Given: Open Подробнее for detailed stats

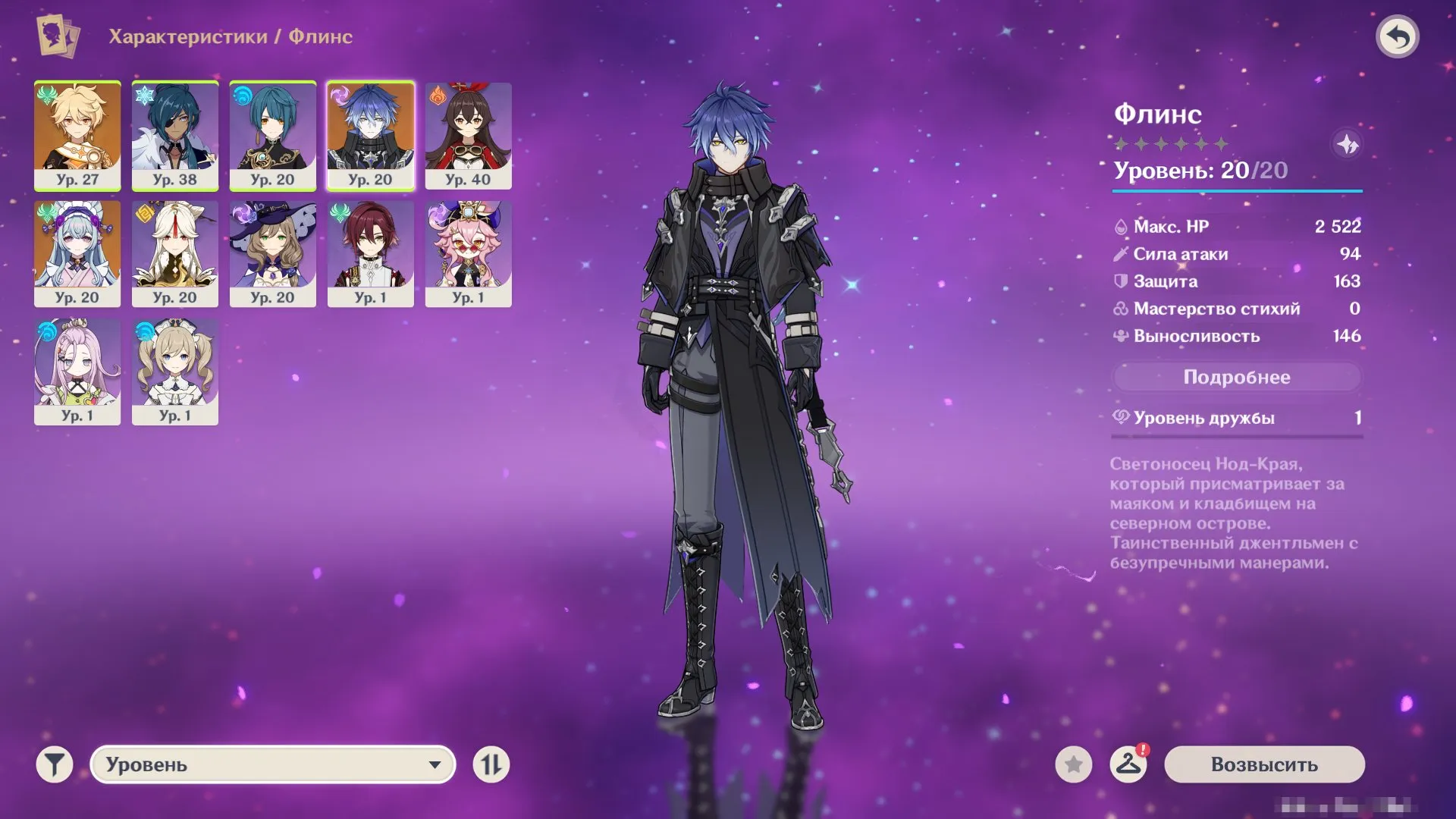Looking at the screenshot, I should pos(1237,377).
